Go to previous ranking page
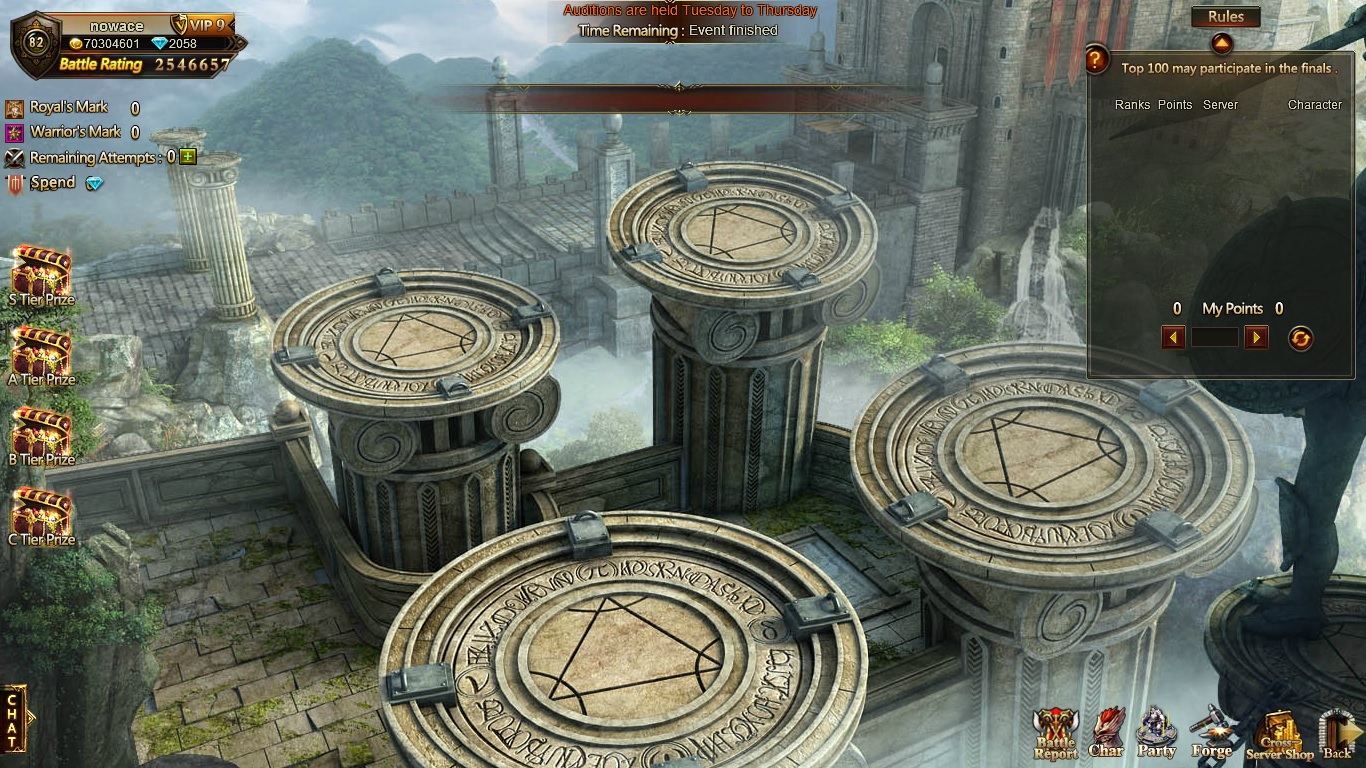The image size is (1366, 768). pos(1173,338)
